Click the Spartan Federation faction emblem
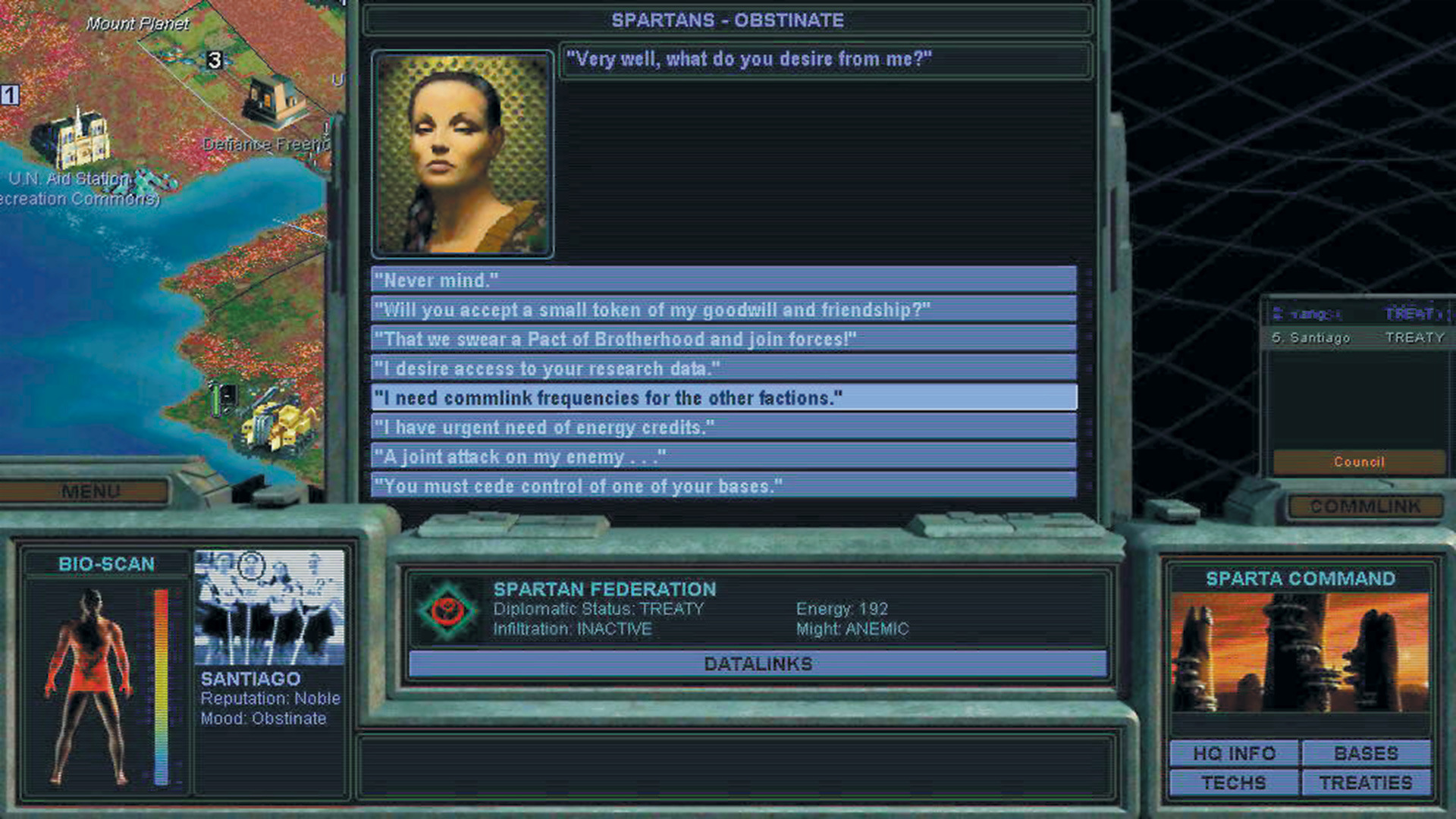Image resolution: width=1456 pixels, height=819 pixels. point(448,609)
